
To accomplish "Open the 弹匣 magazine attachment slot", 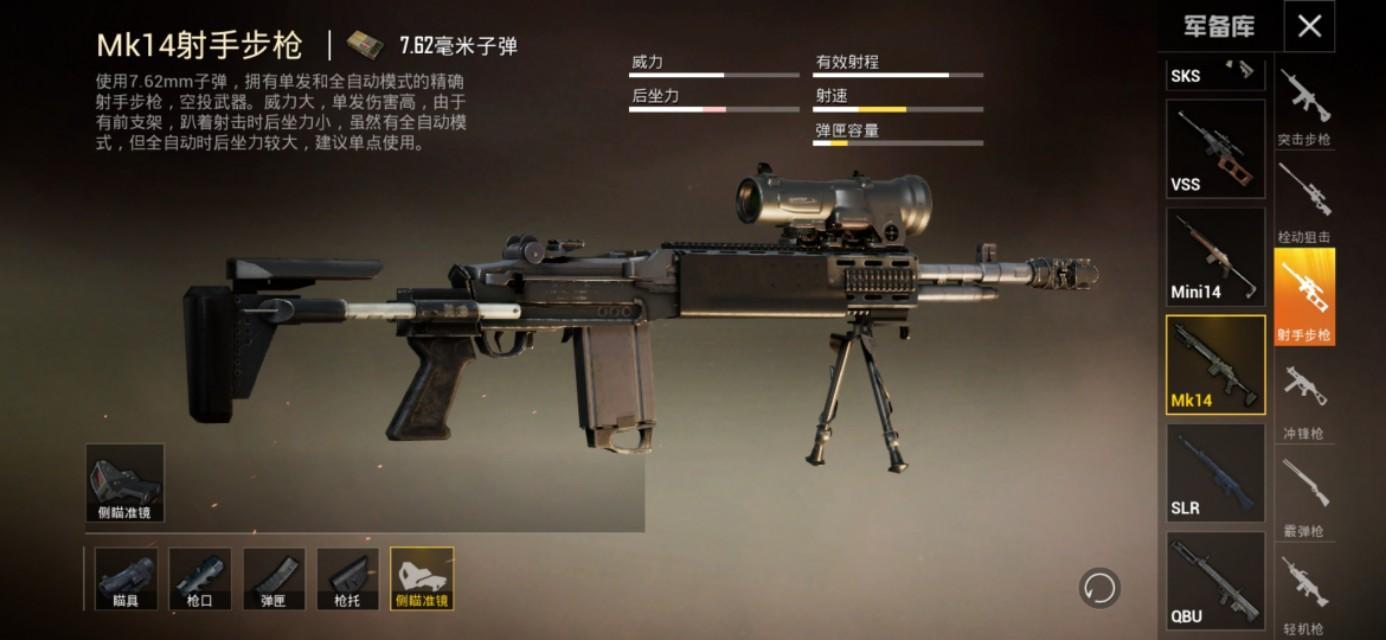I will pyautogui.click(x=274, y=578).
